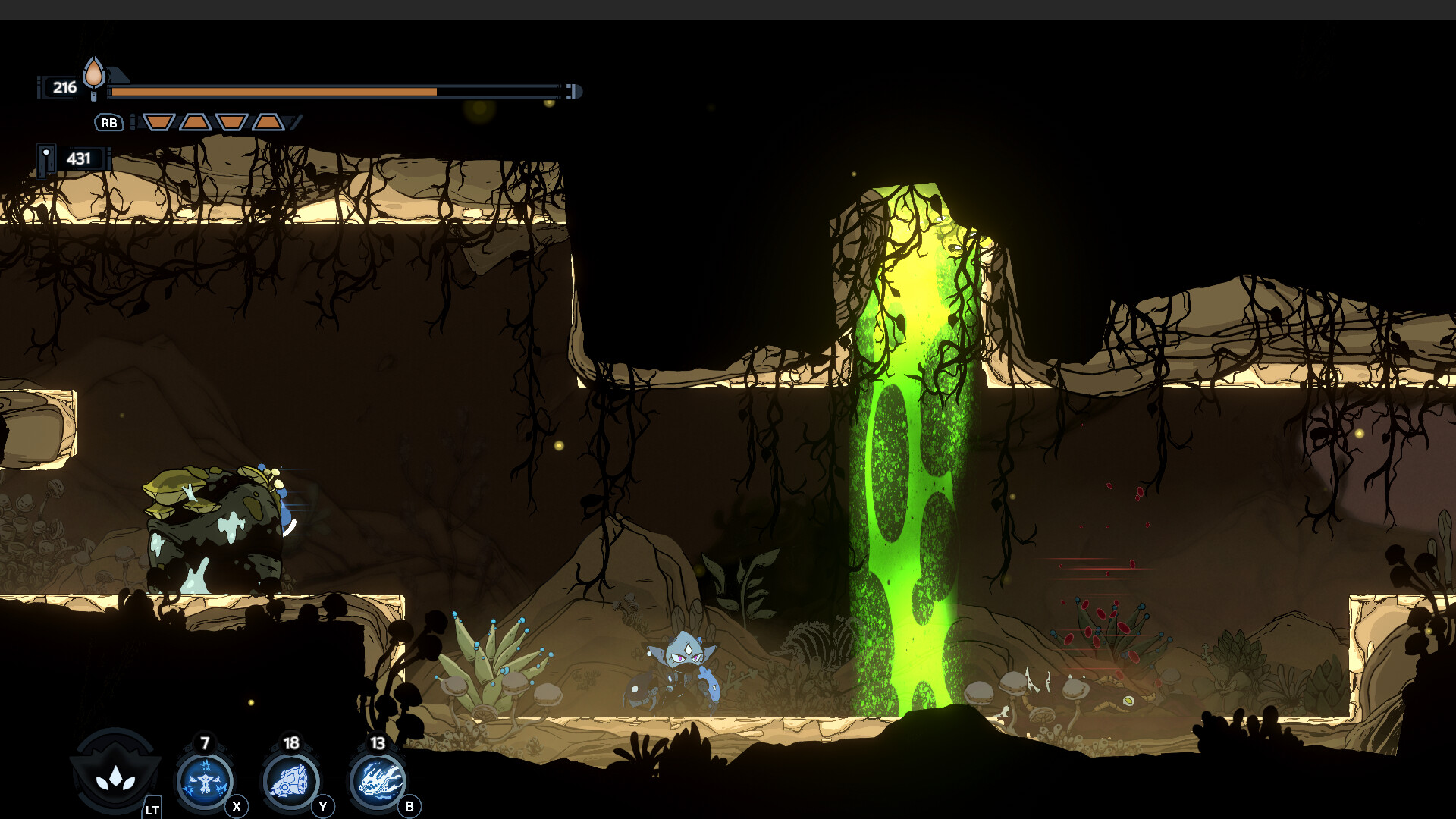Click the second trapezoid charge segment
The image size is (1456, 819).
tap(196, 122)
